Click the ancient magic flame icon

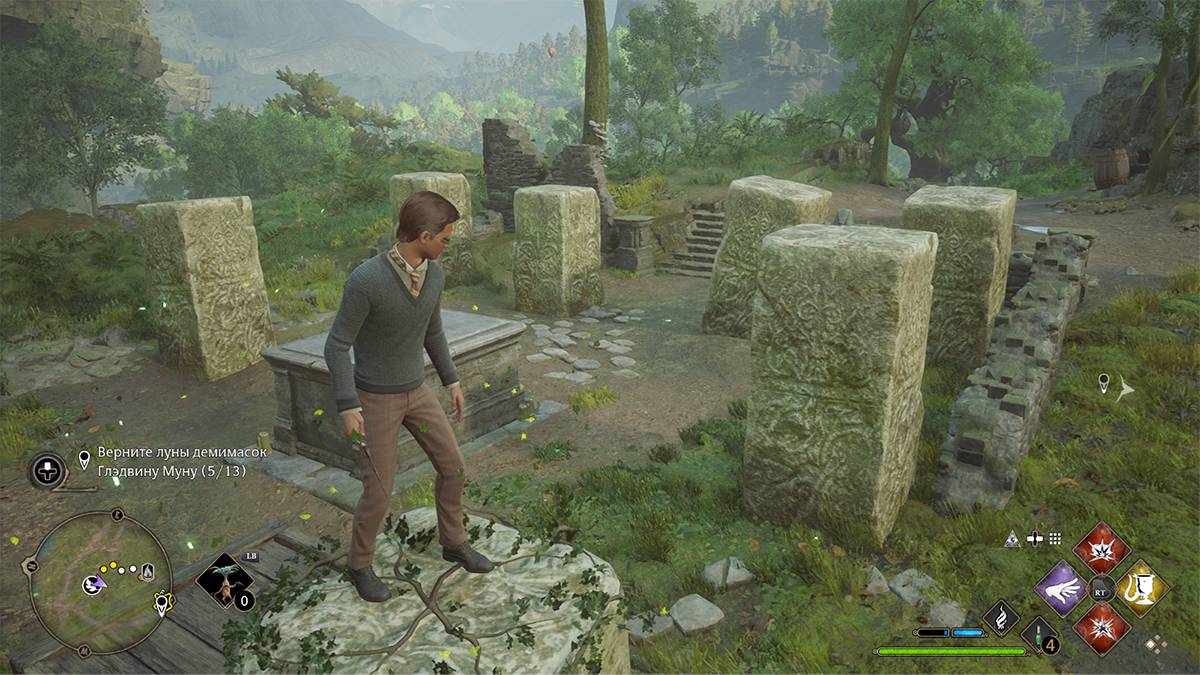point(1000,619)
